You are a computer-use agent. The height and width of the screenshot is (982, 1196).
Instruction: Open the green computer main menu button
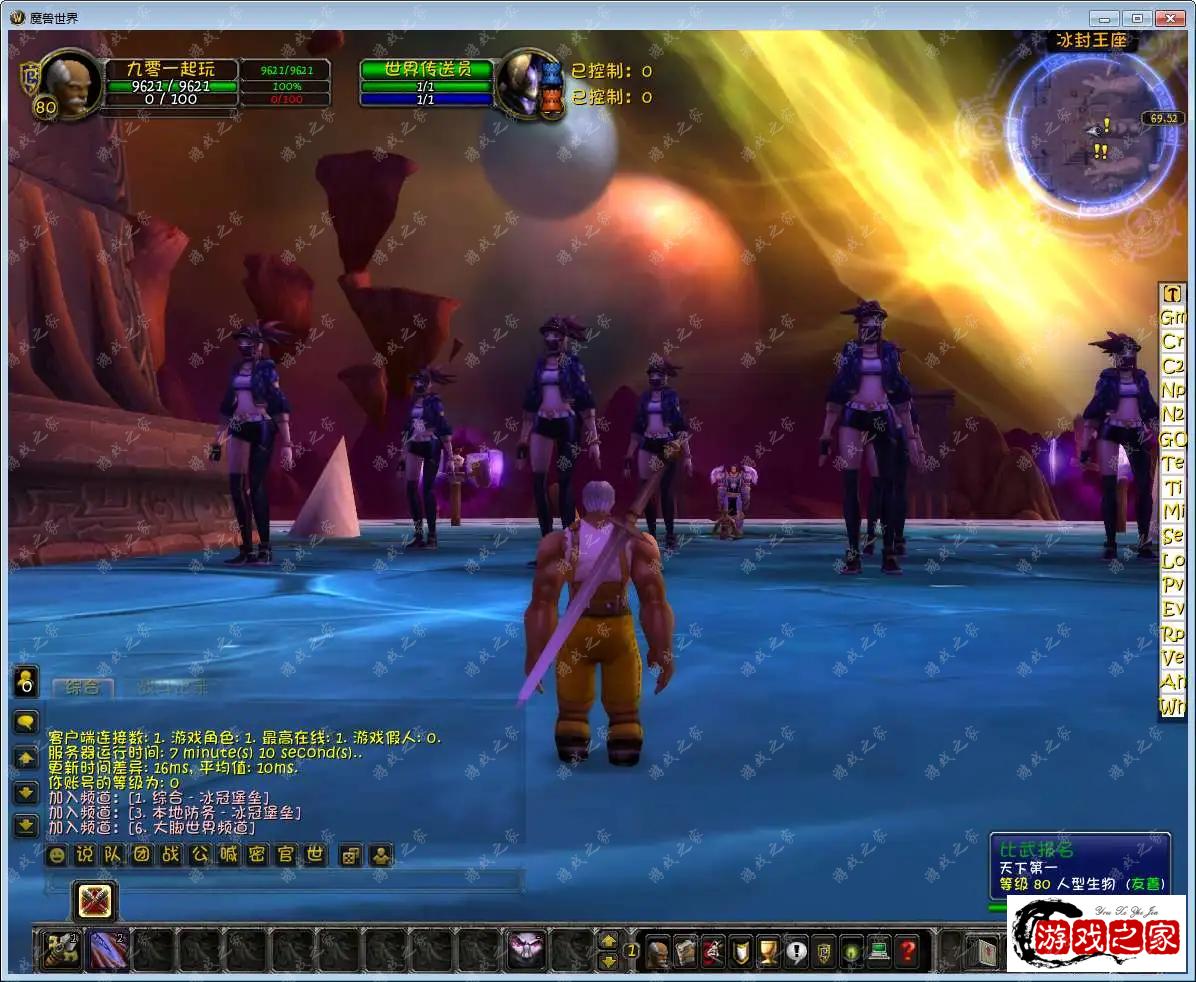pyautogui.click(x=879, y=950)
